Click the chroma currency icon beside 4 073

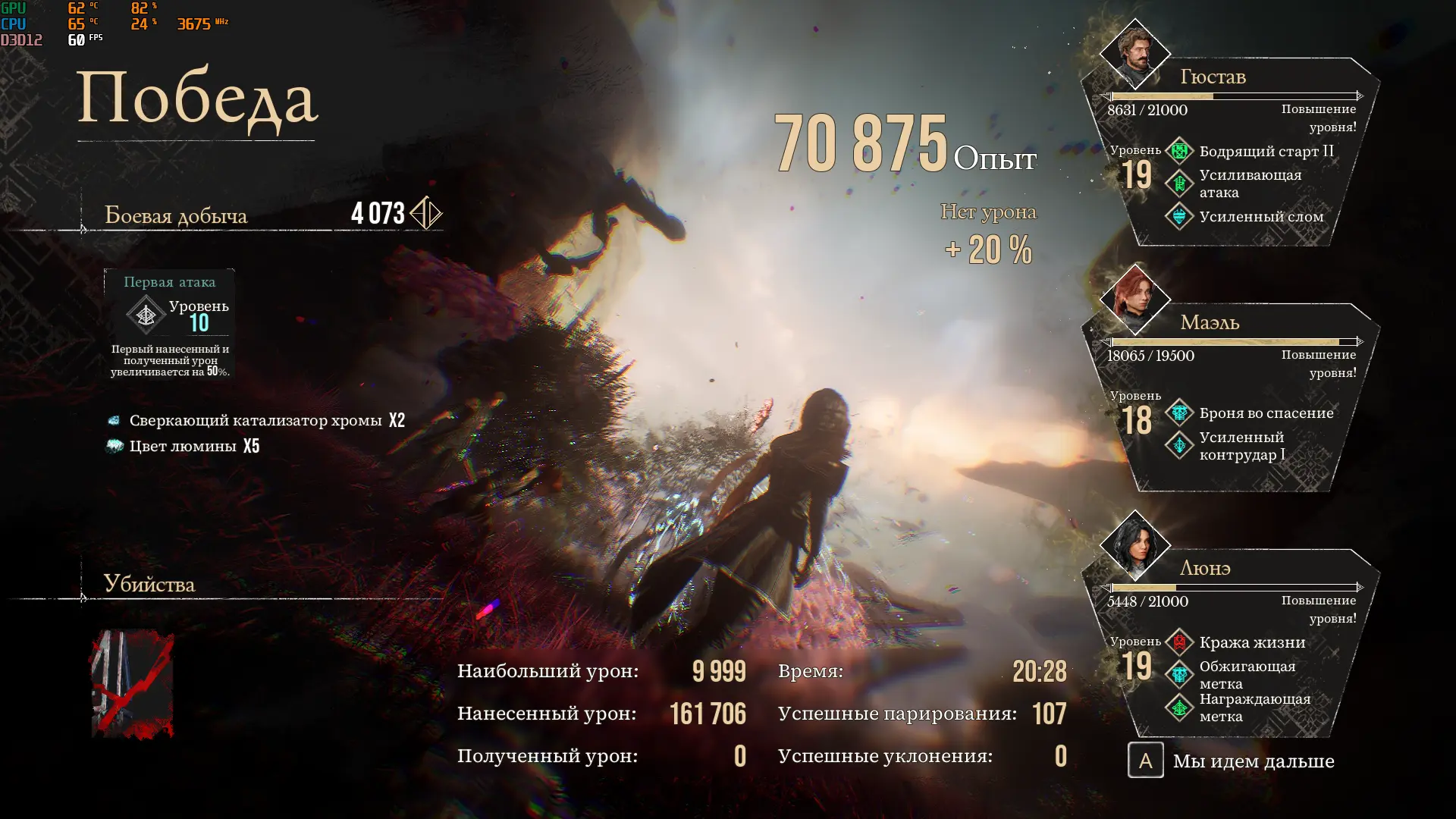click(x=425, y=213)
